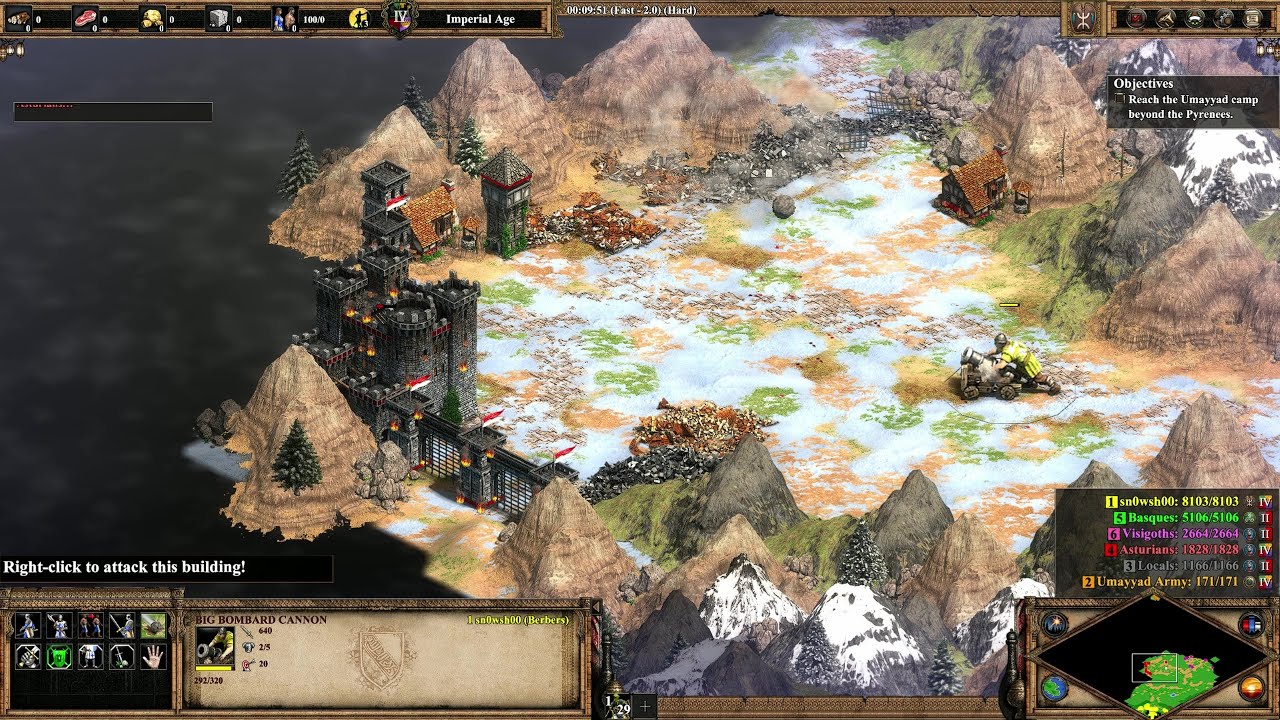Select the Attack Ground cannonball command
Screen dimensions: 1280x720
[x=154, y=626]
